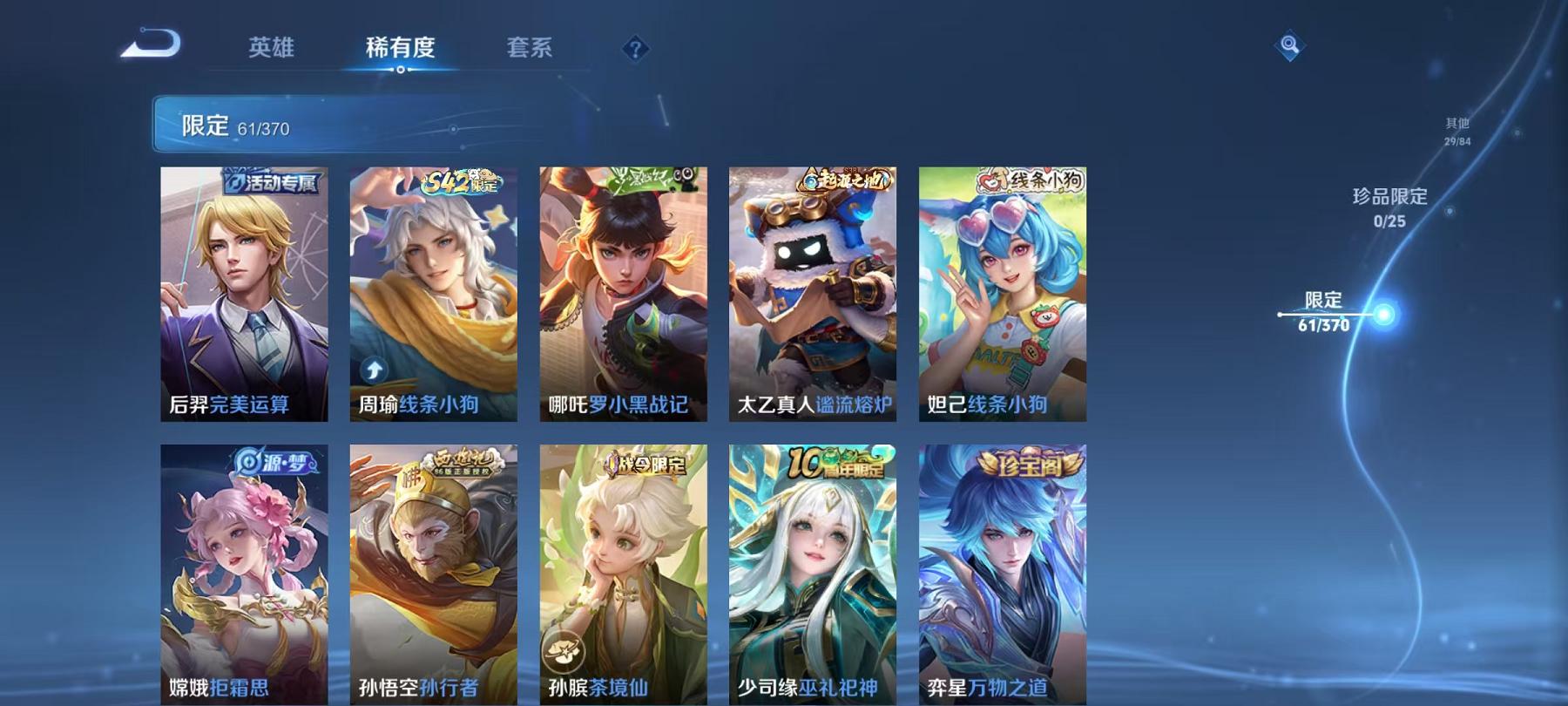Click the 起源之地 badge on Tai Yi Zhenren's card

(841, 177)
